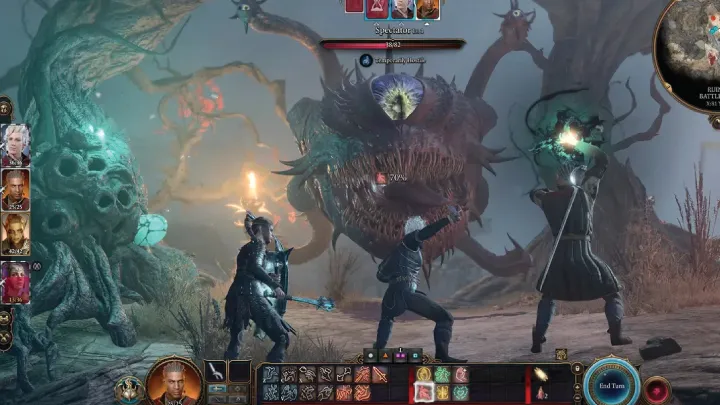Select the red-hooded party member portrait
Viewport: 720px width, 405px height.
pos(16,280)
